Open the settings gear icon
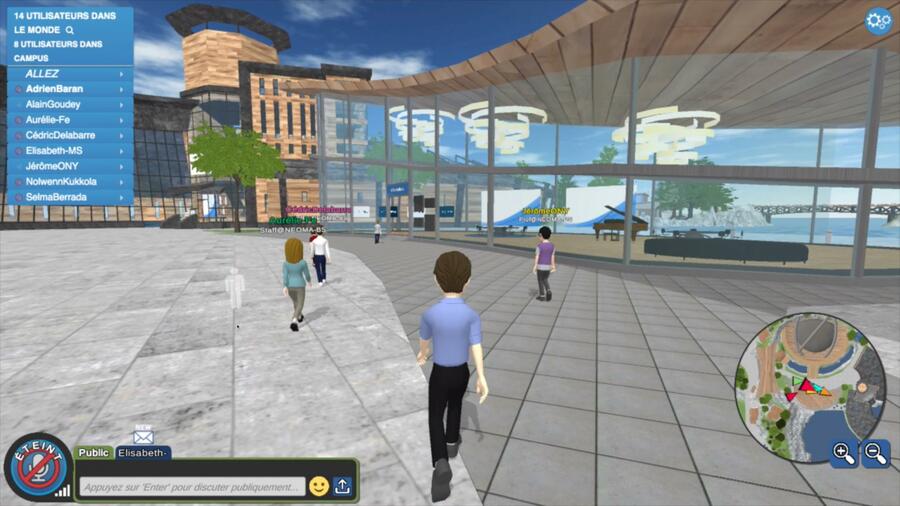900x506 pixels. point(878,21)
